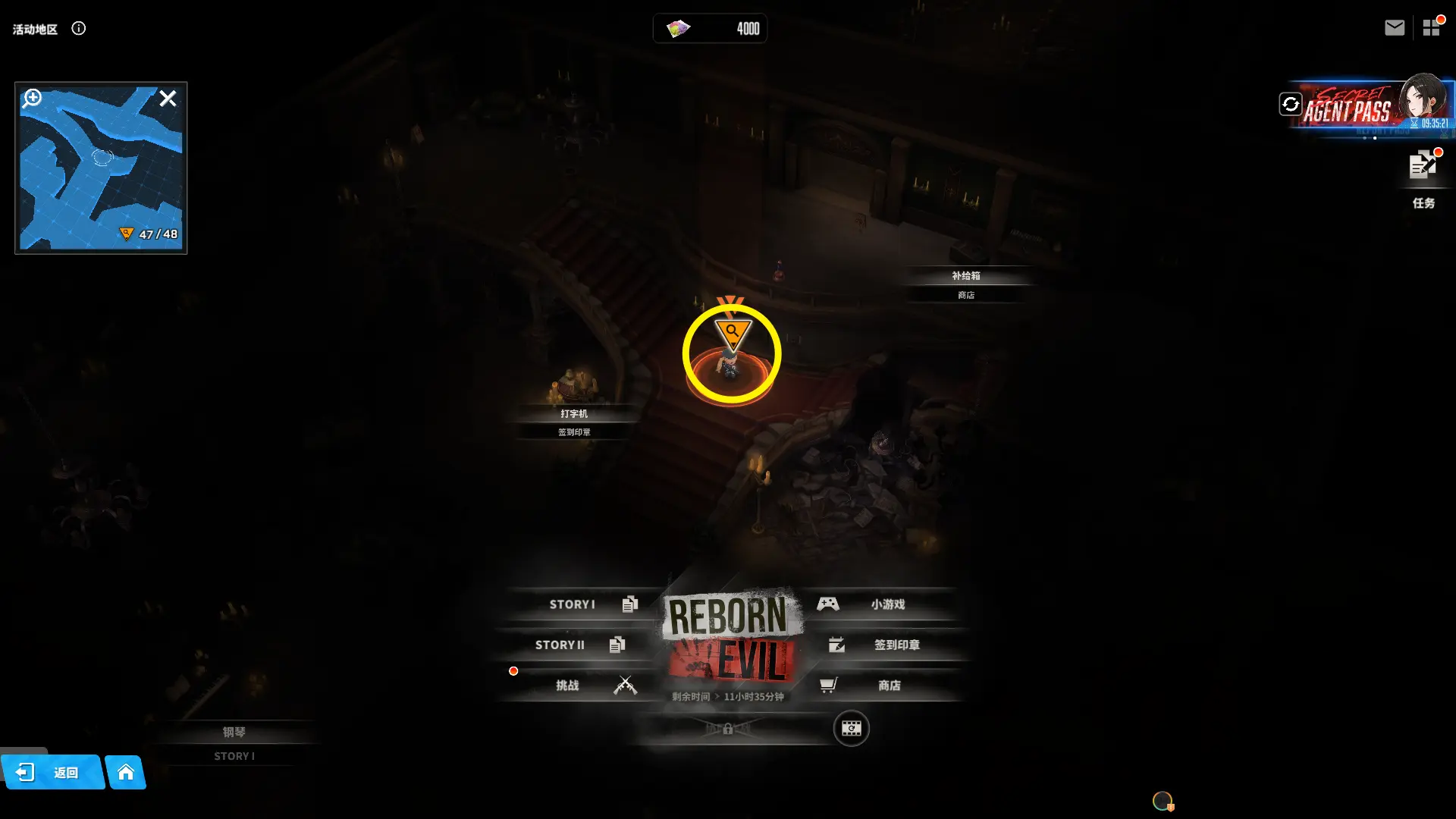Viewport: 1456px width, 819px height.
Task: Select the 打字机 typewriter label
Action: tap(573, 414)
